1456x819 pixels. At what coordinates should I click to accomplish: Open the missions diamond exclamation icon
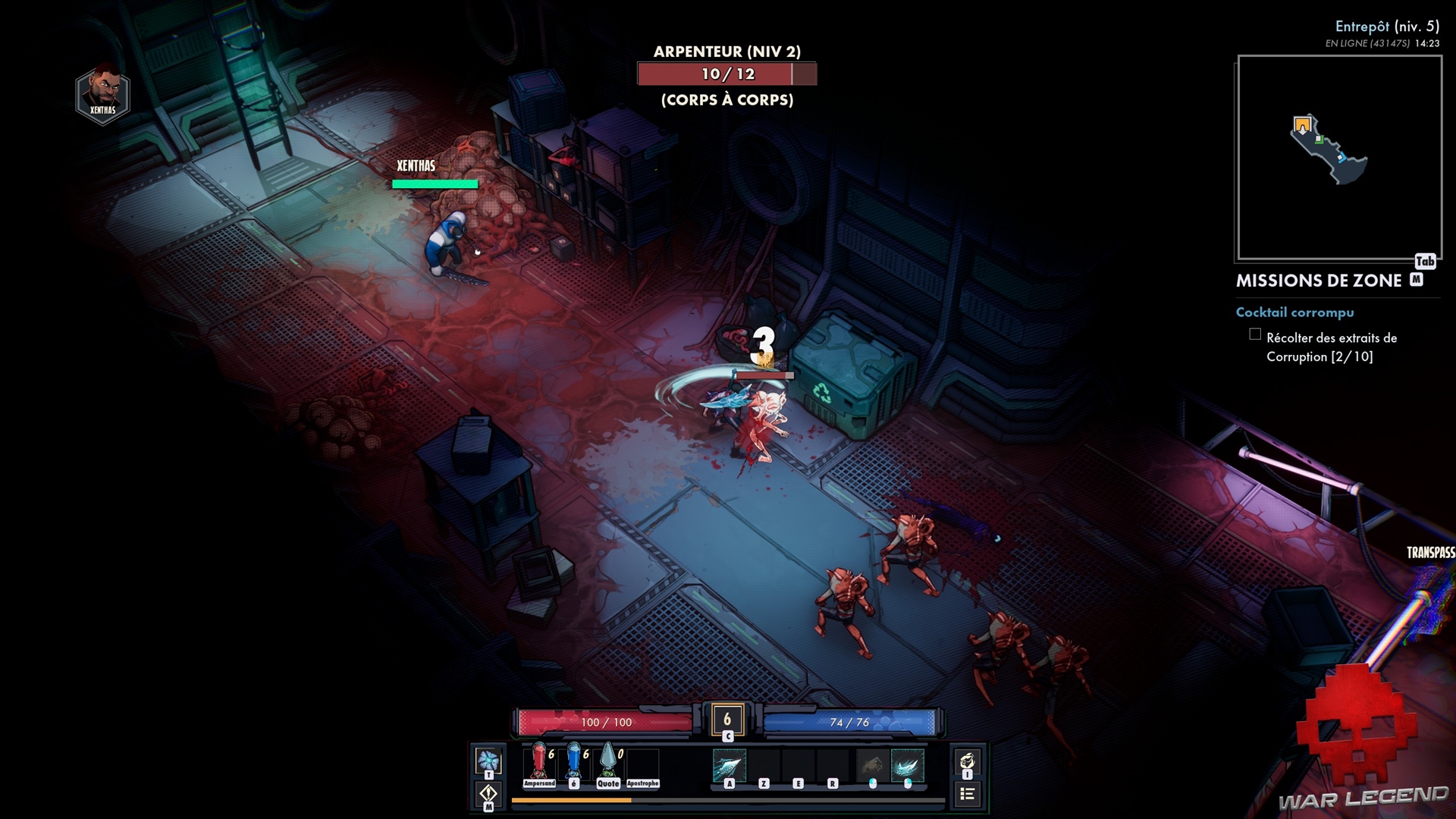(x=488, y=794)
